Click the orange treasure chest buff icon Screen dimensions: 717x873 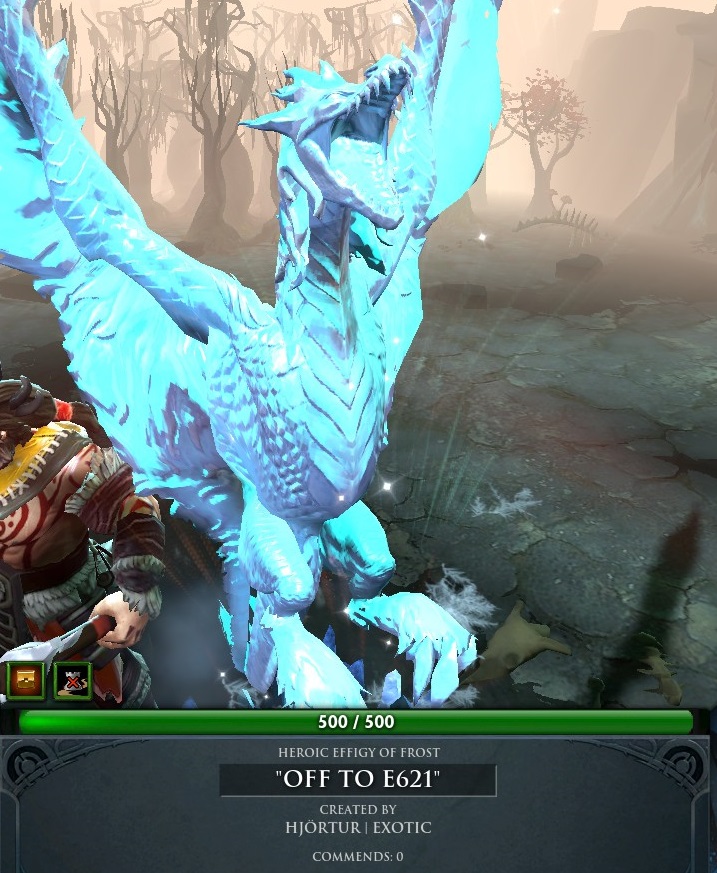tap(24, 680)
